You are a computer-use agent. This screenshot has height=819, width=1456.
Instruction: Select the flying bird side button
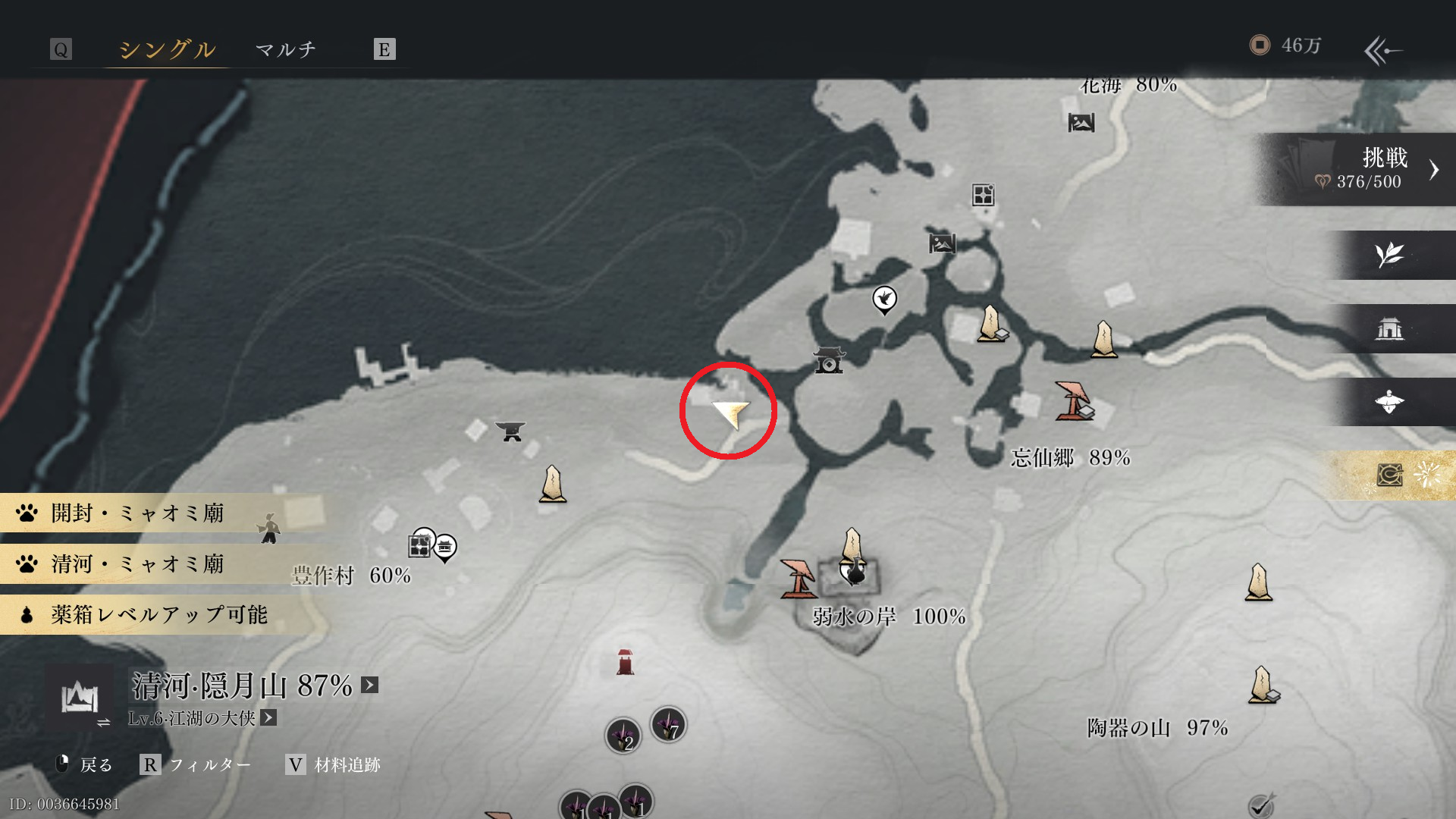point(1389,402)
